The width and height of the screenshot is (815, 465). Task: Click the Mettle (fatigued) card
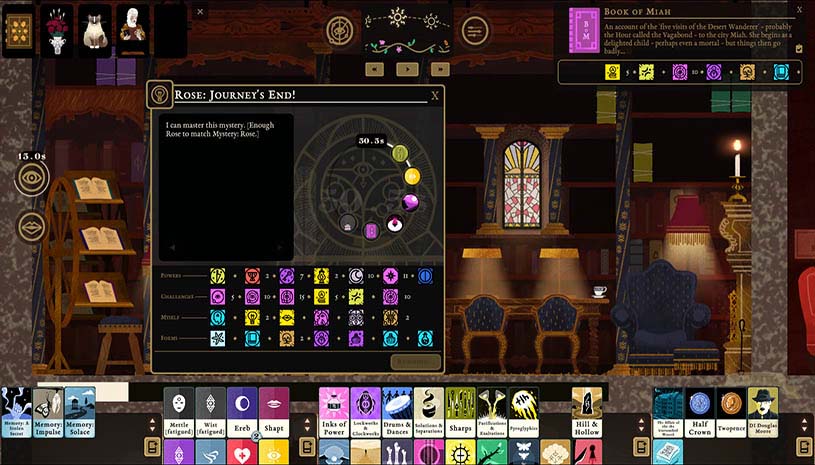pyautogui.click(x=179, y=411)
